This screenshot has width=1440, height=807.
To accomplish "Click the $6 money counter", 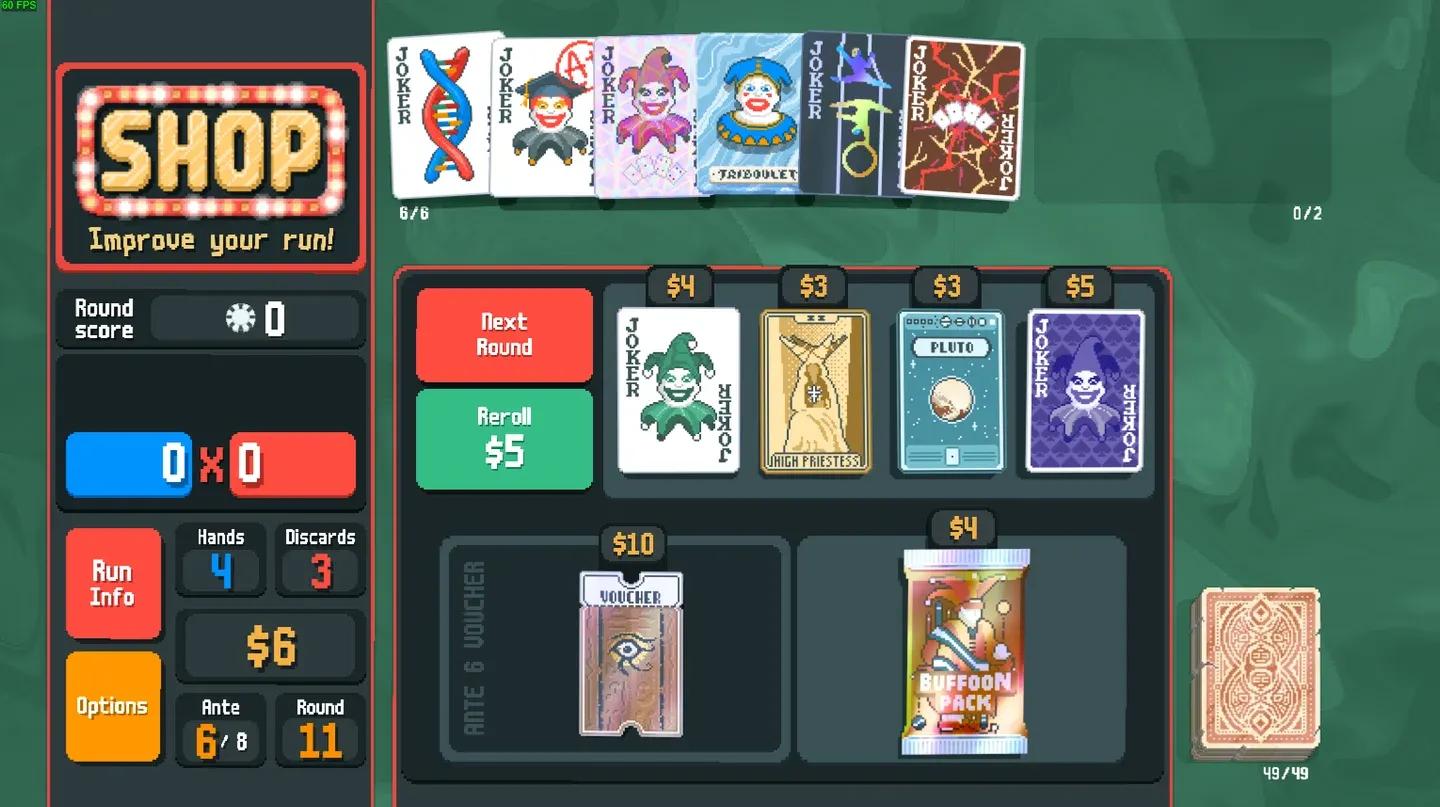I will [270, 645].
